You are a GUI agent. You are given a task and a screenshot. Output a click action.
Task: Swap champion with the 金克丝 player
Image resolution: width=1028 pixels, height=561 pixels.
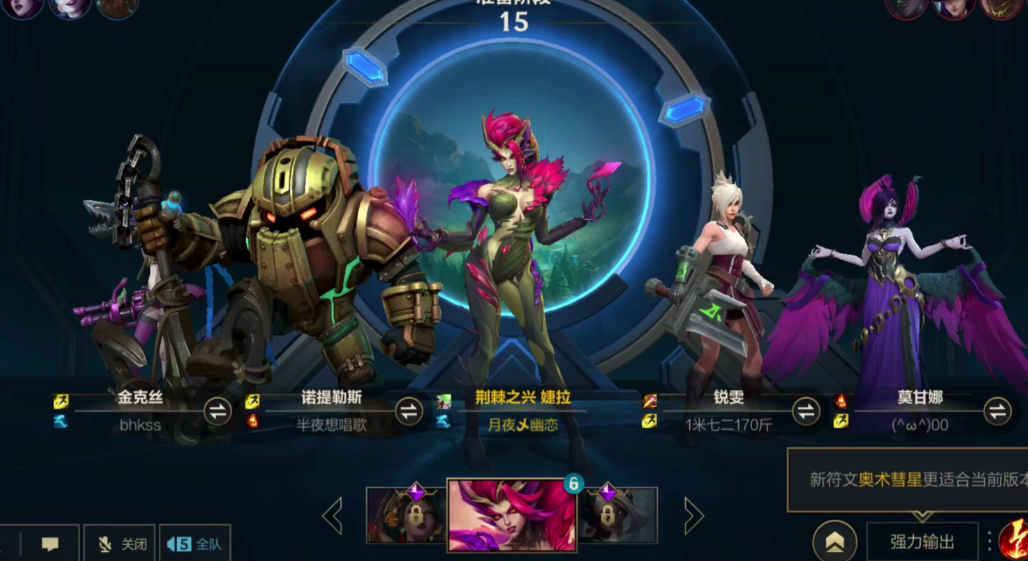point(218,410)
